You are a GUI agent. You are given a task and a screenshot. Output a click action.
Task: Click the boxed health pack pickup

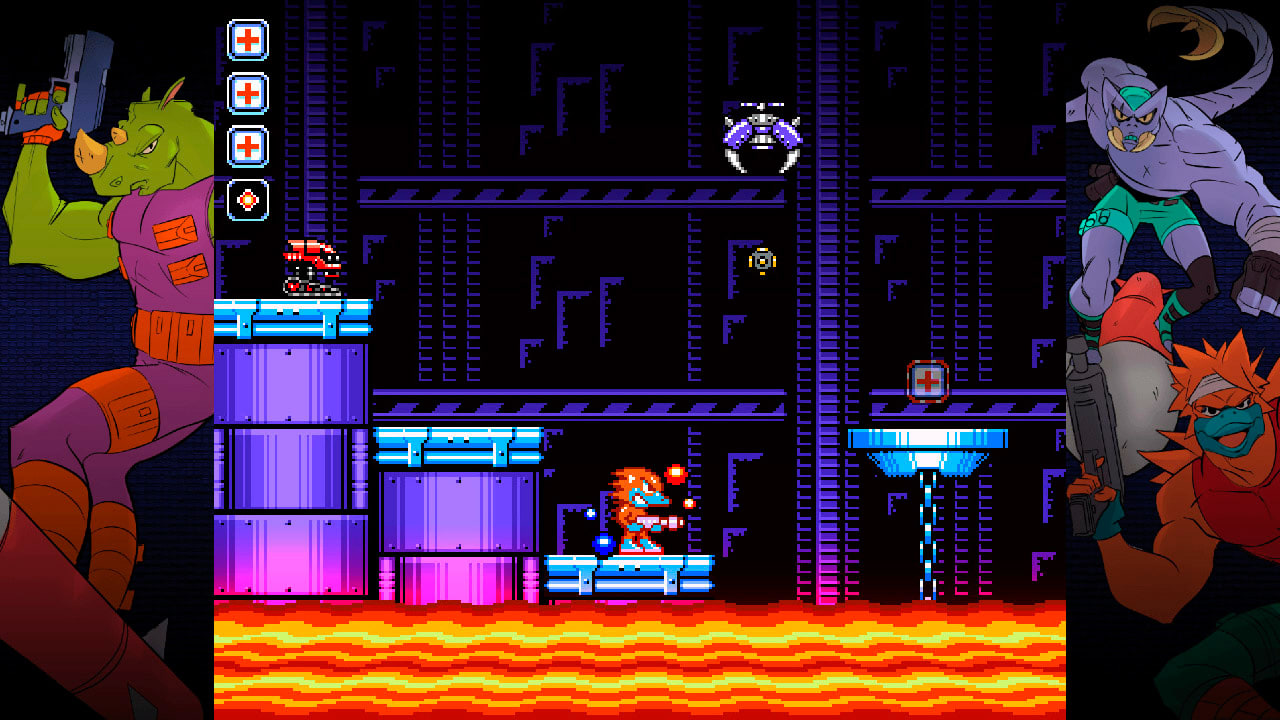pos(928,379)
